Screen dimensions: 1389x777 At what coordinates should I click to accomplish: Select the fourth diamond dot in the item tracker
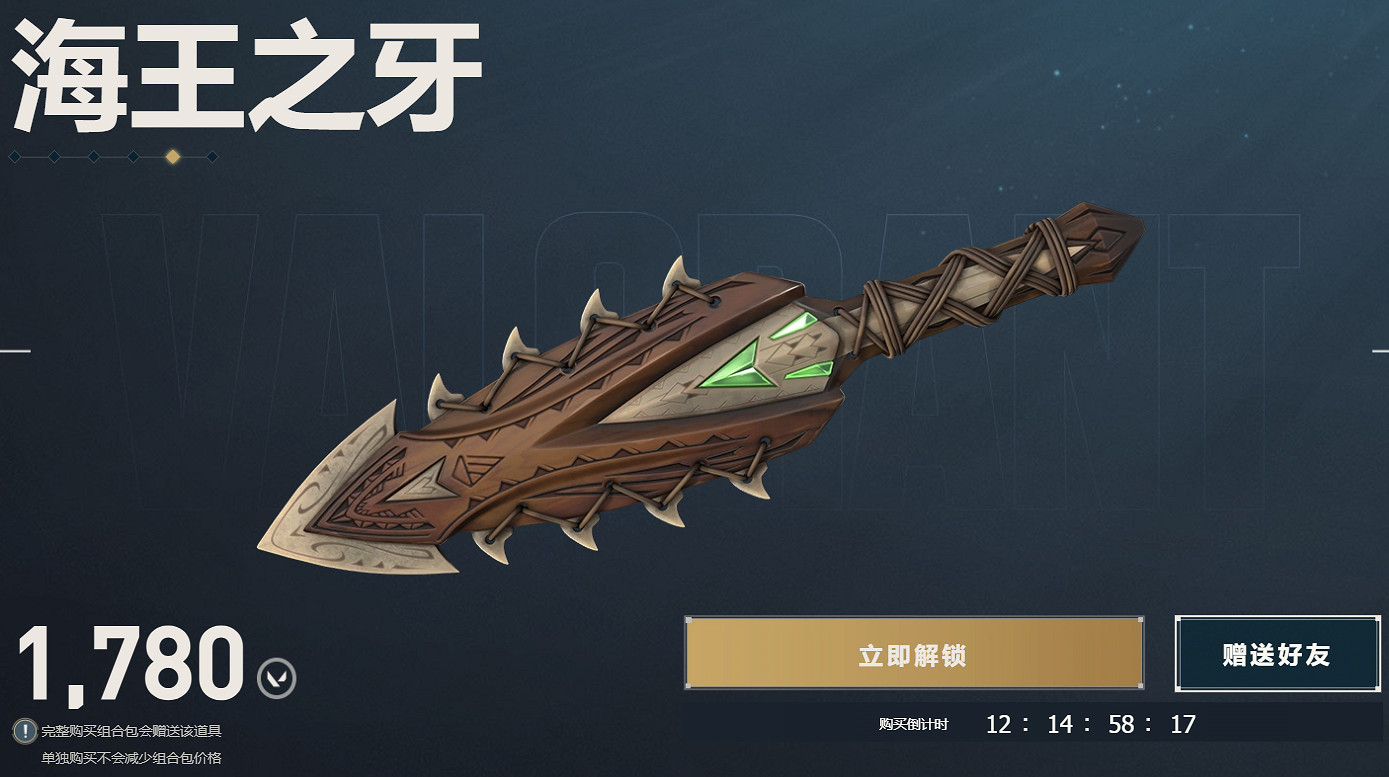click(x=133, y=156)
